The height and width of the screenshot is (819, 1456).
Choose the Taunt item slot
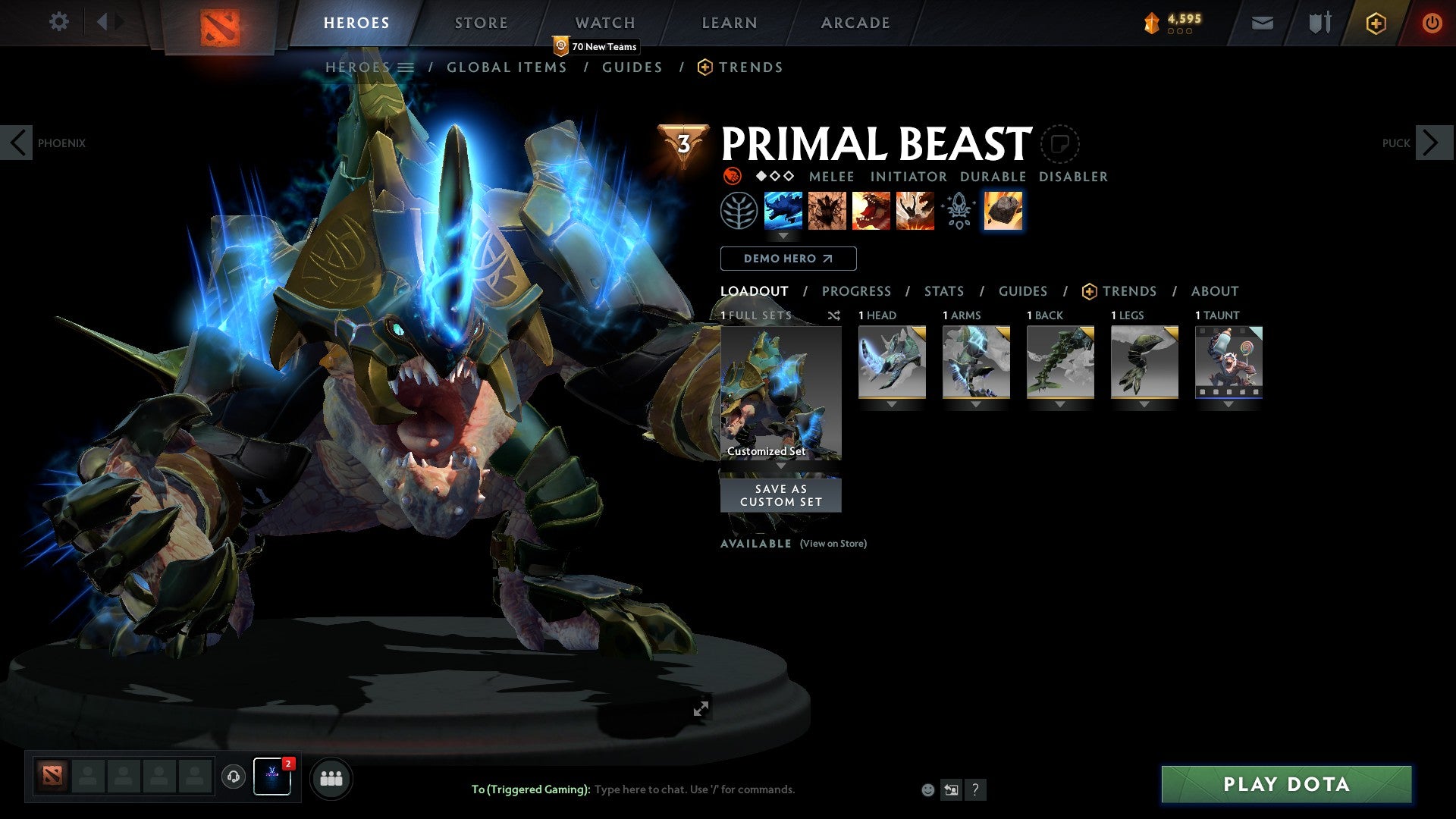[1228, 362]
